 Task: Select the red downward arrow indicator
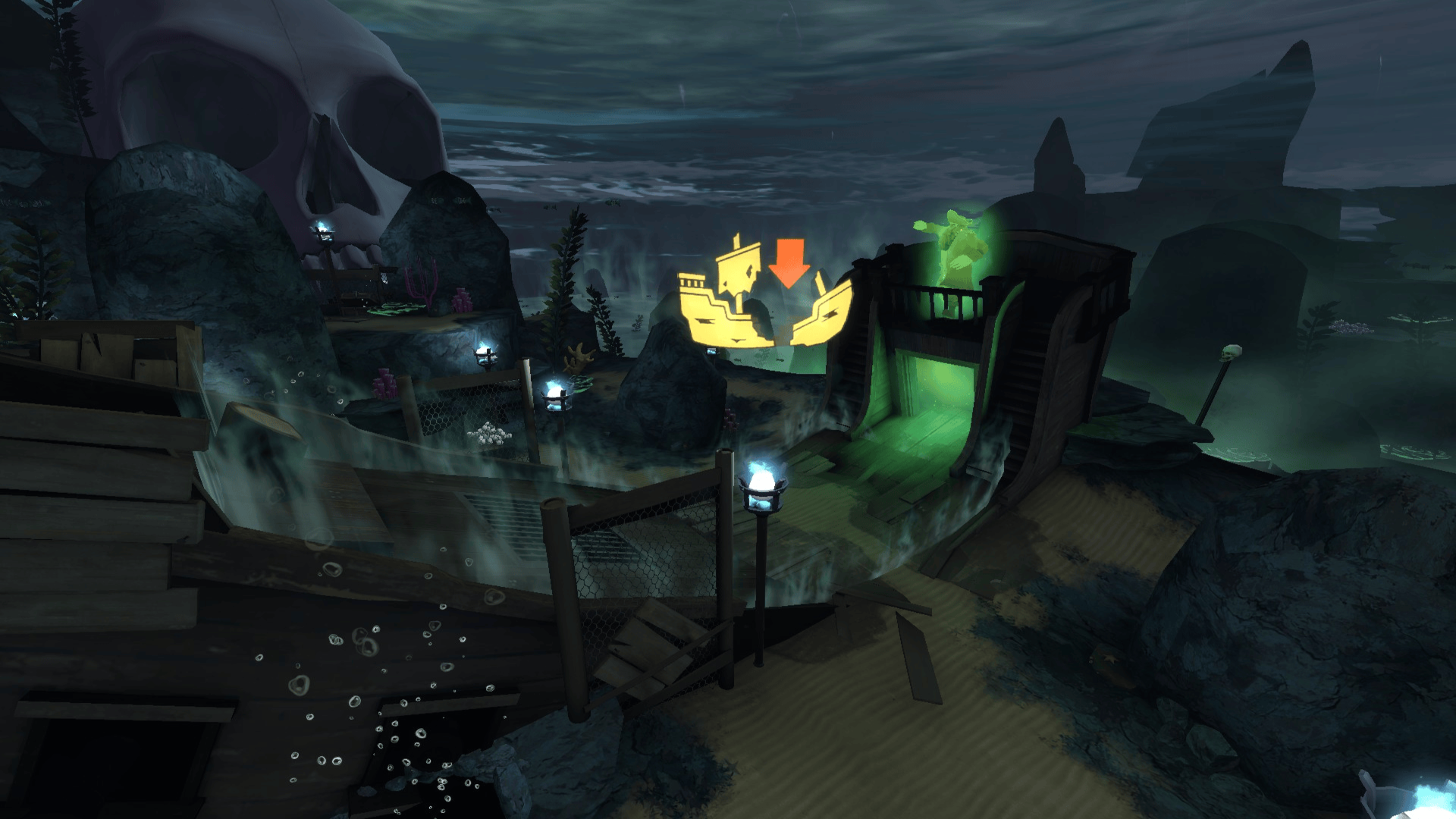tap(789, 263)
